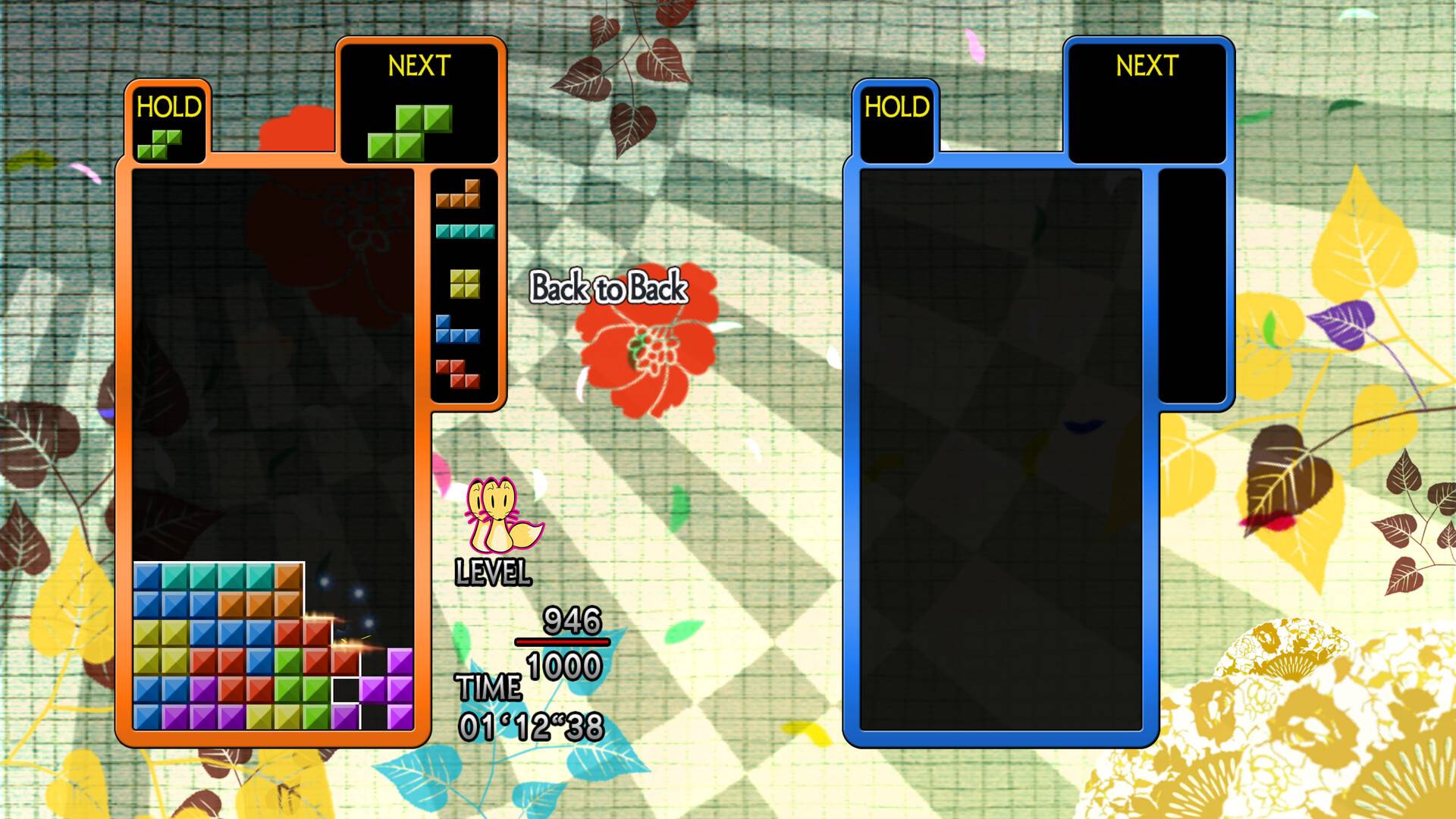The image size is (1456, 819).
Task: Toggle the Back to Back indicator
Action: (x=609, y=288)
